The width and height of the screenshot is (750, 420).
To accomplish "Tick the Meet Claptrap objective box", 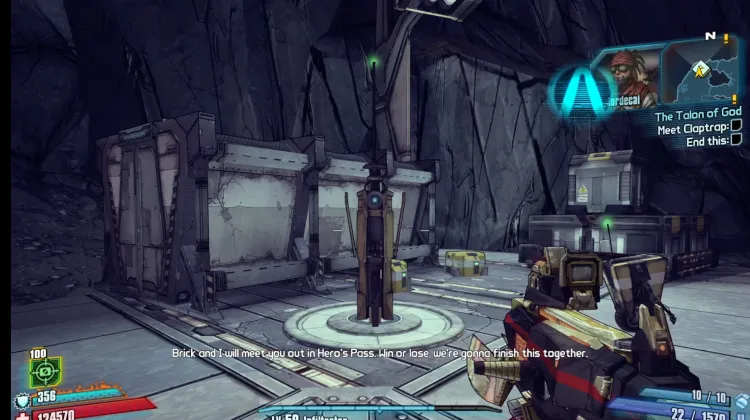I will [736, 127].
